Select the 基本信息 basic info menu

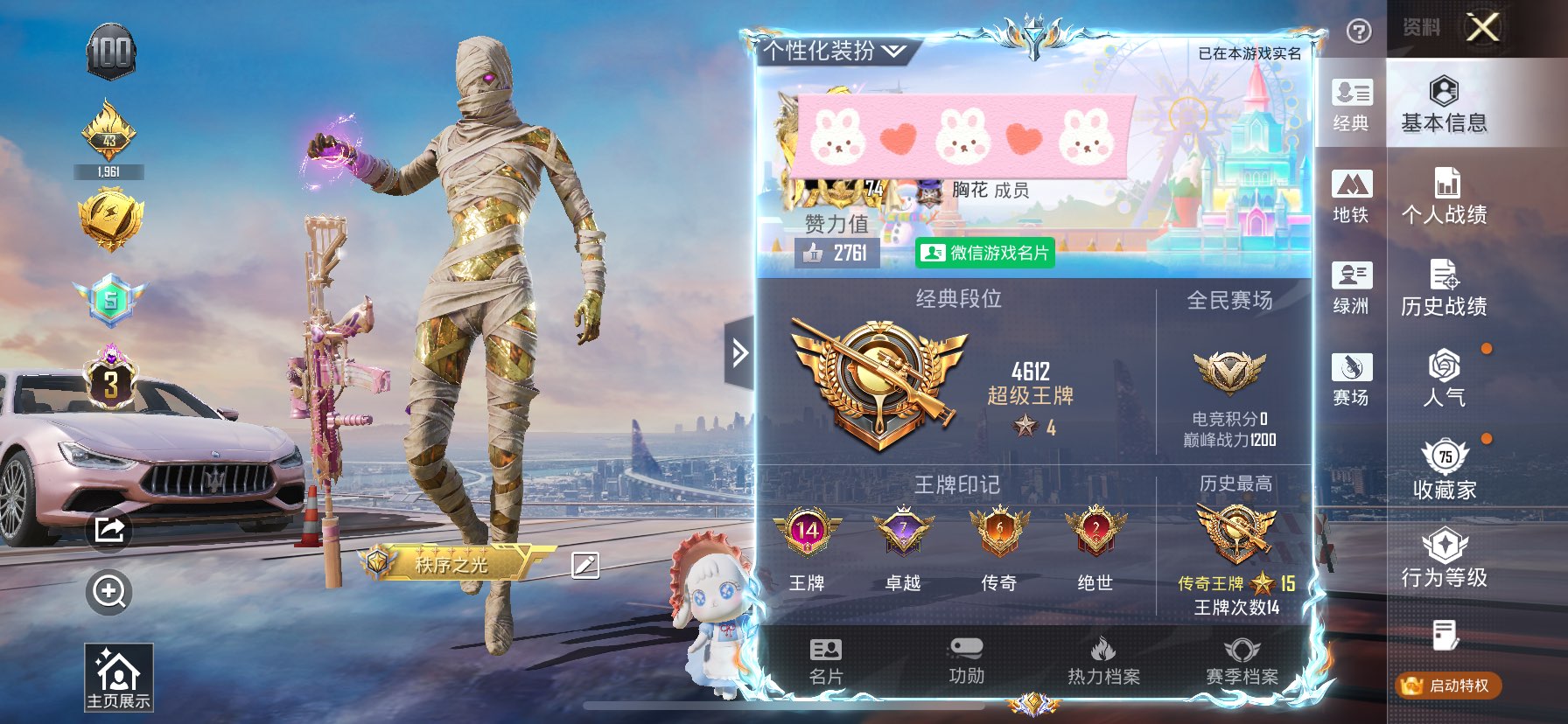[1444, 104]
